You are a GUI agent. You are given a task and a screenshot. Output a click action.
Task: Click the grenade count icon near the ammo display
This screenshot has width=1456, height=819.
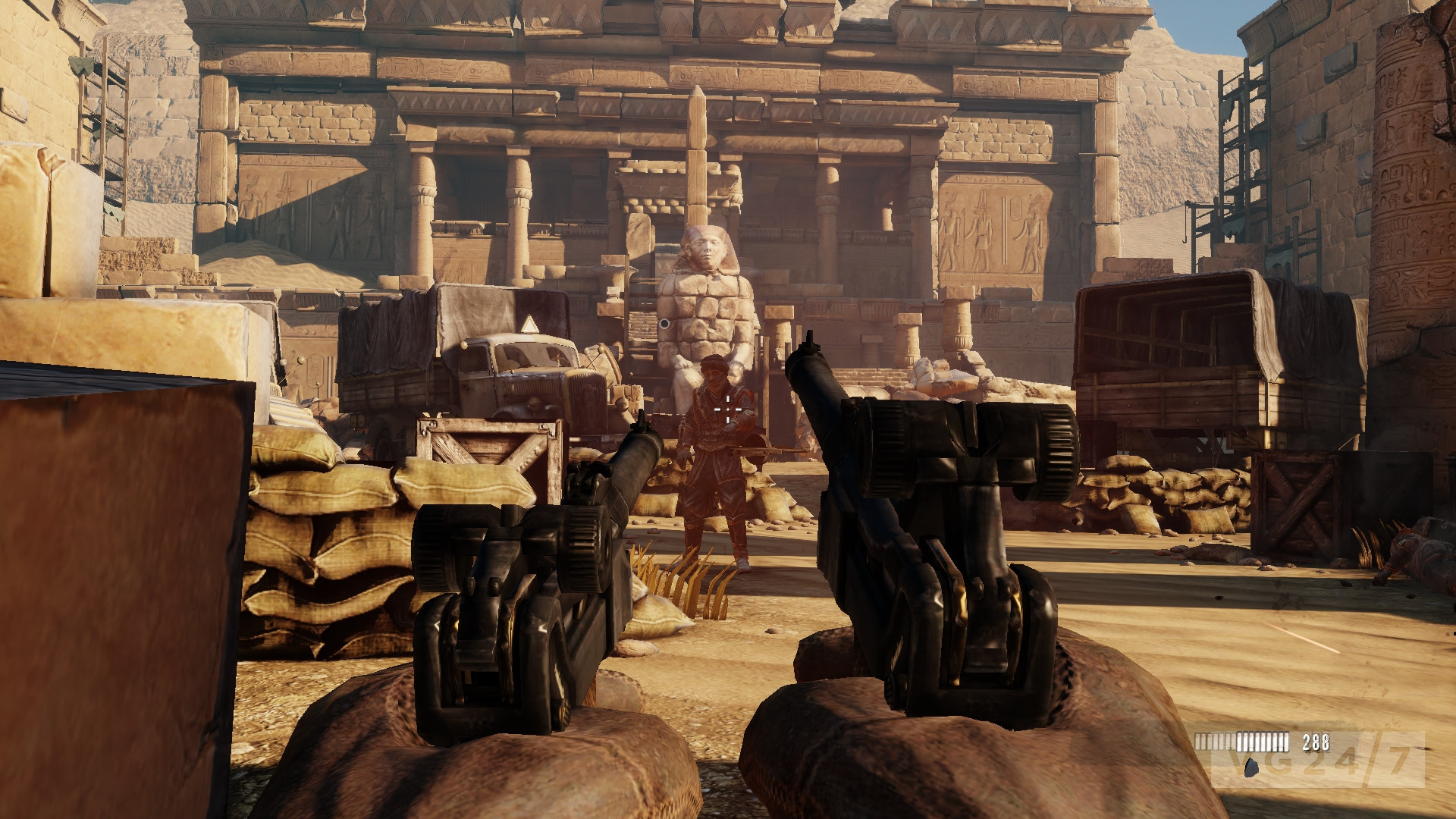1251,768
